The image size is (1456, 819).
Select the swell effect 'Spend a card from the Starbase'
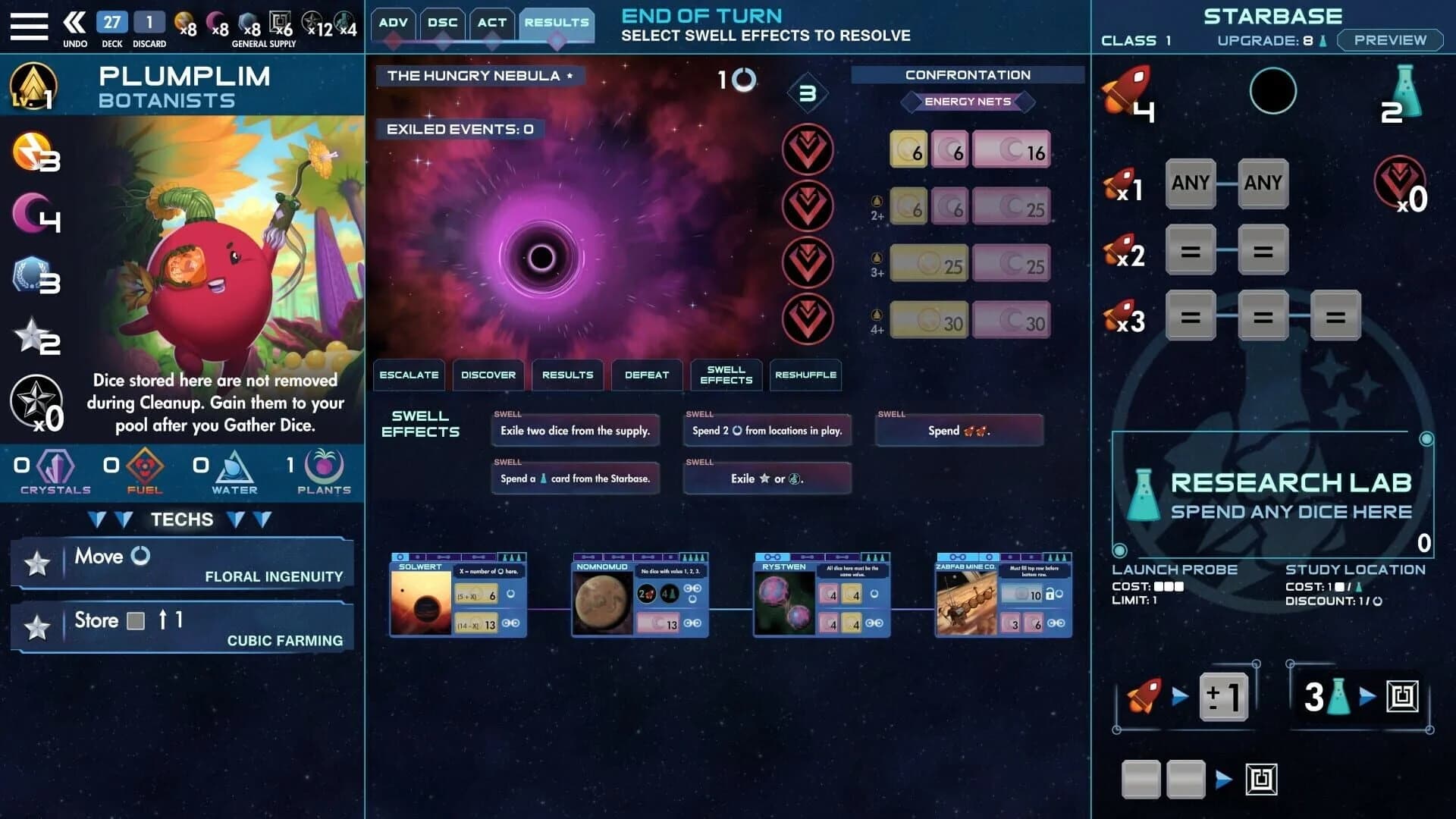tap(575, 478)
